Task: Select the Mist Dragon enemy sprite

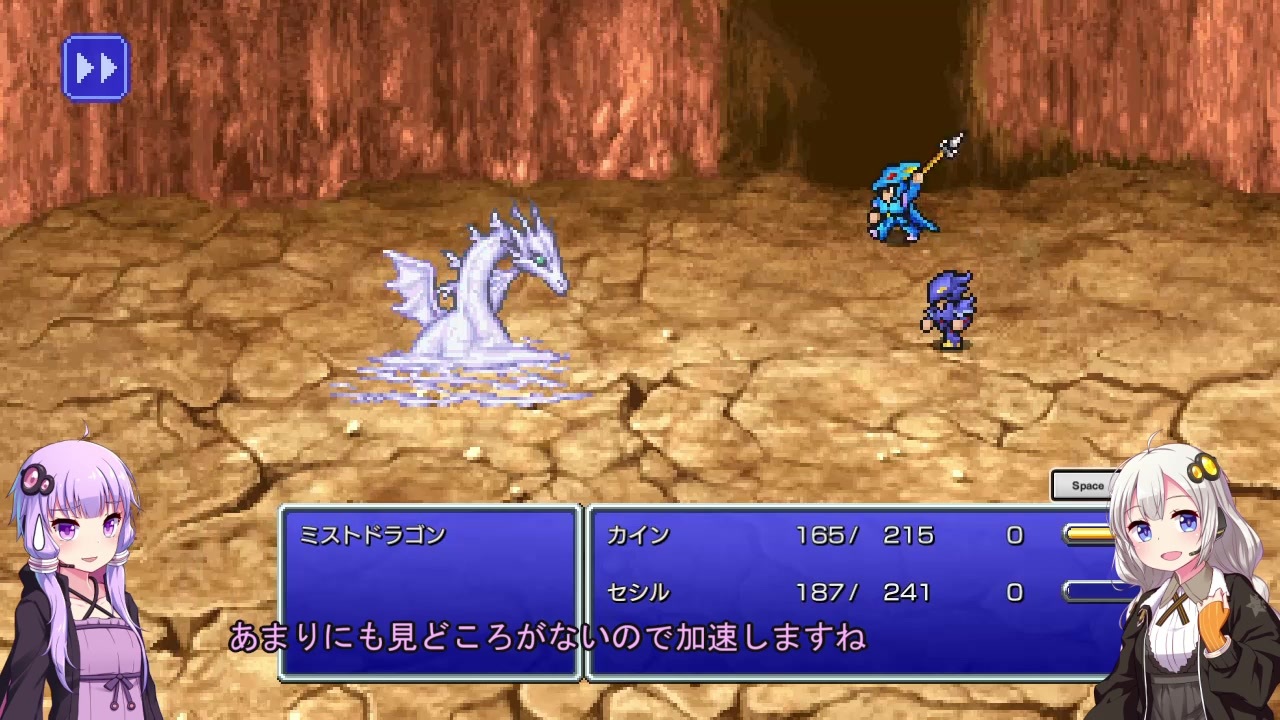Action: (480, 290)
